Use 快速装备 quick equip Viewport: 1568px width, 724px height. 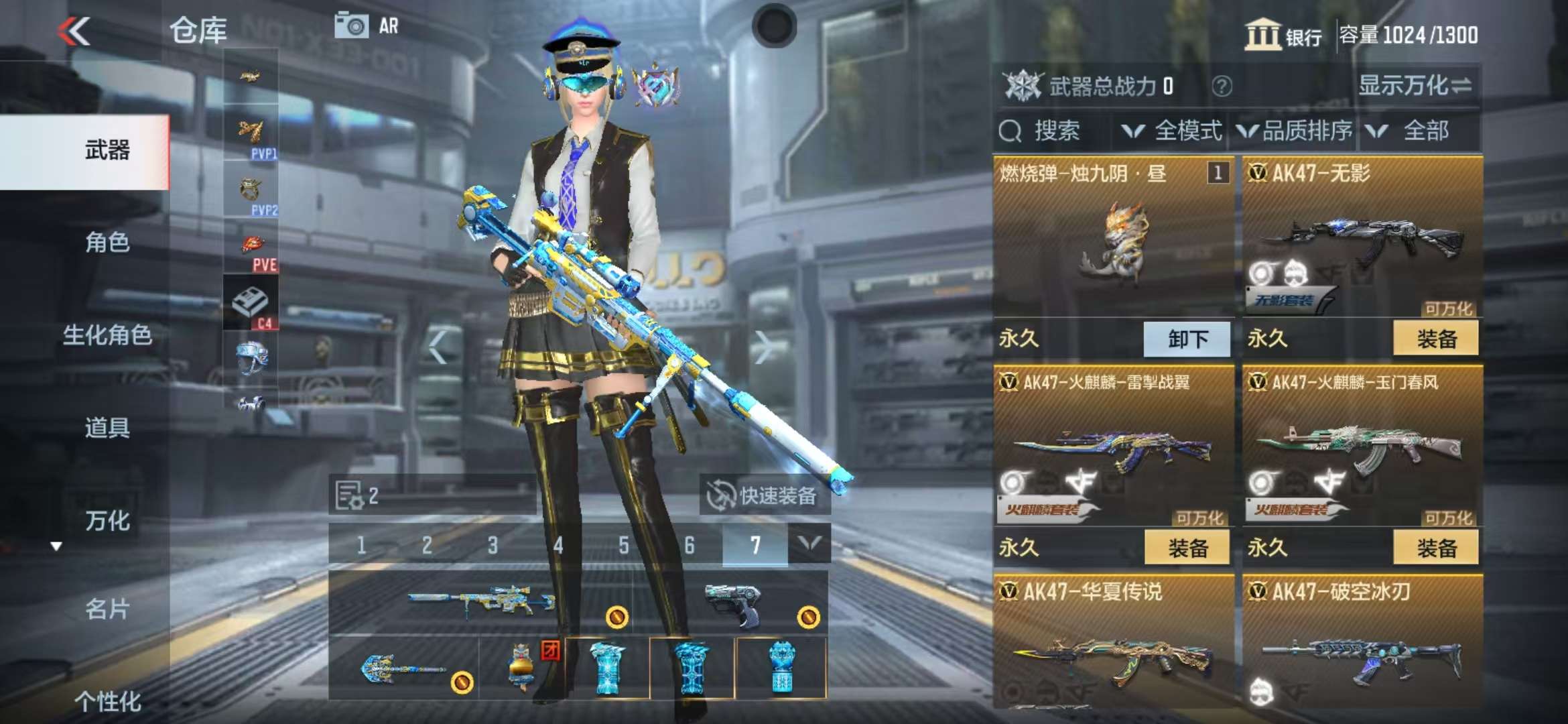[x=765, y=495]
